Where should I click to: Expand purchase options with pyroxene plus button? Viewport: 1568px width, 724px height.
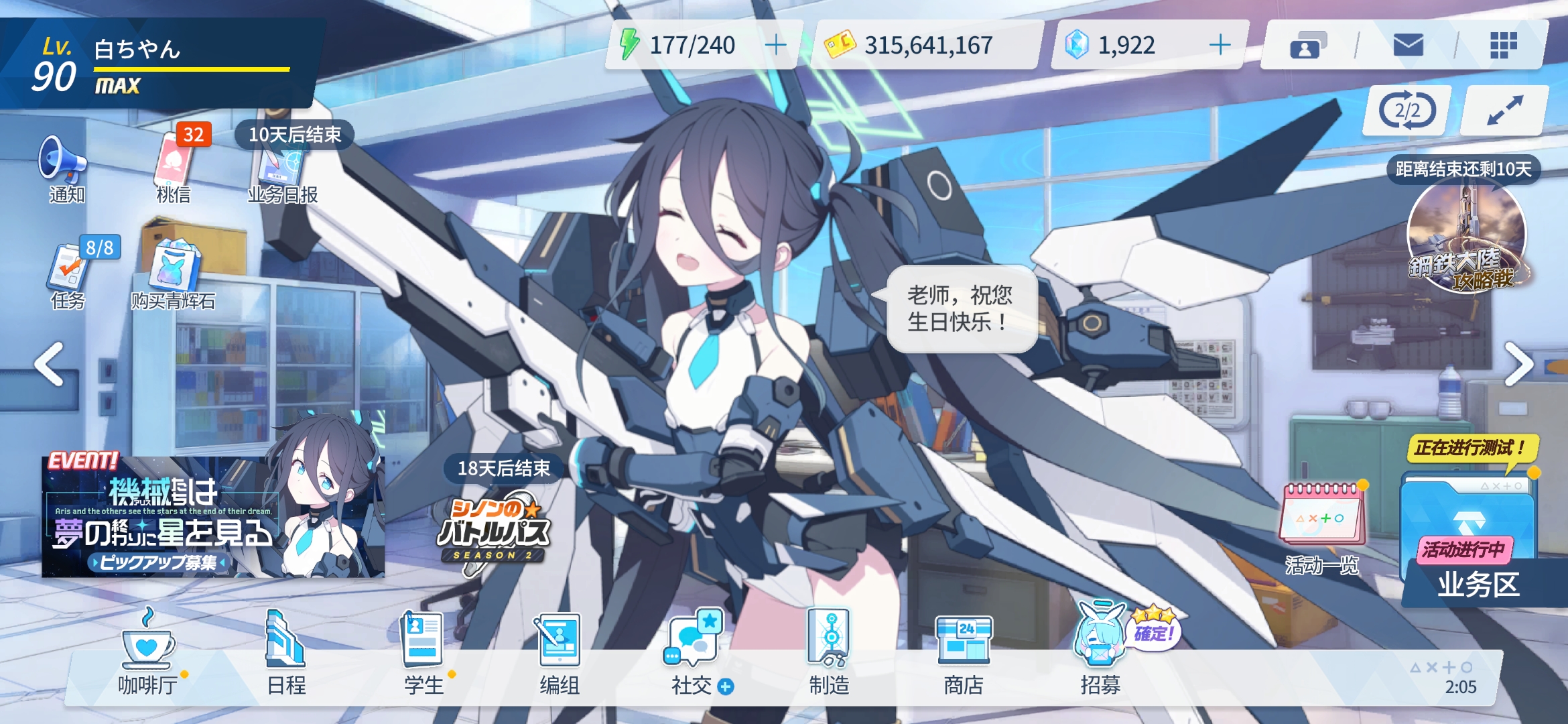(x=1221, y=46)
